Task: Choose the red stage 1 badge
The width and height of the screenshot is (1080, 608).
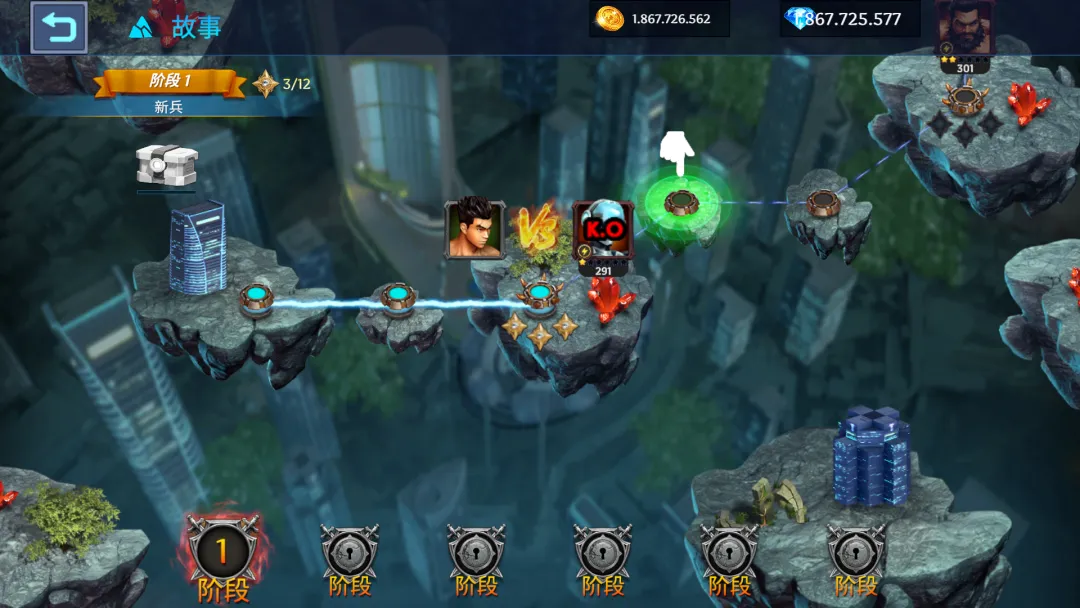Action: click(221, 550)
